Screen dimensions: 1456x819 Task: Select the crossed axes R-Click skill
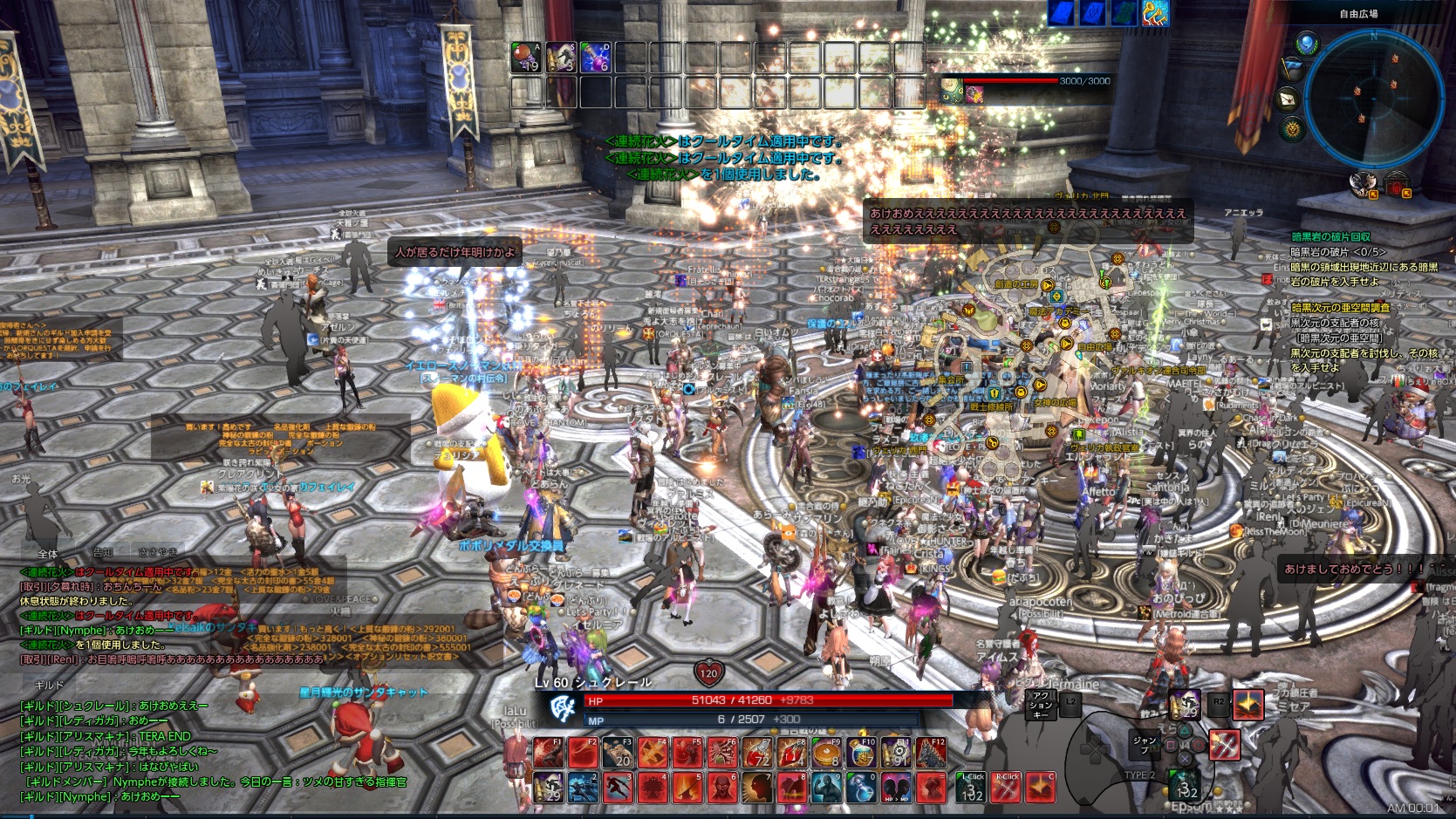click(1006, 787)
